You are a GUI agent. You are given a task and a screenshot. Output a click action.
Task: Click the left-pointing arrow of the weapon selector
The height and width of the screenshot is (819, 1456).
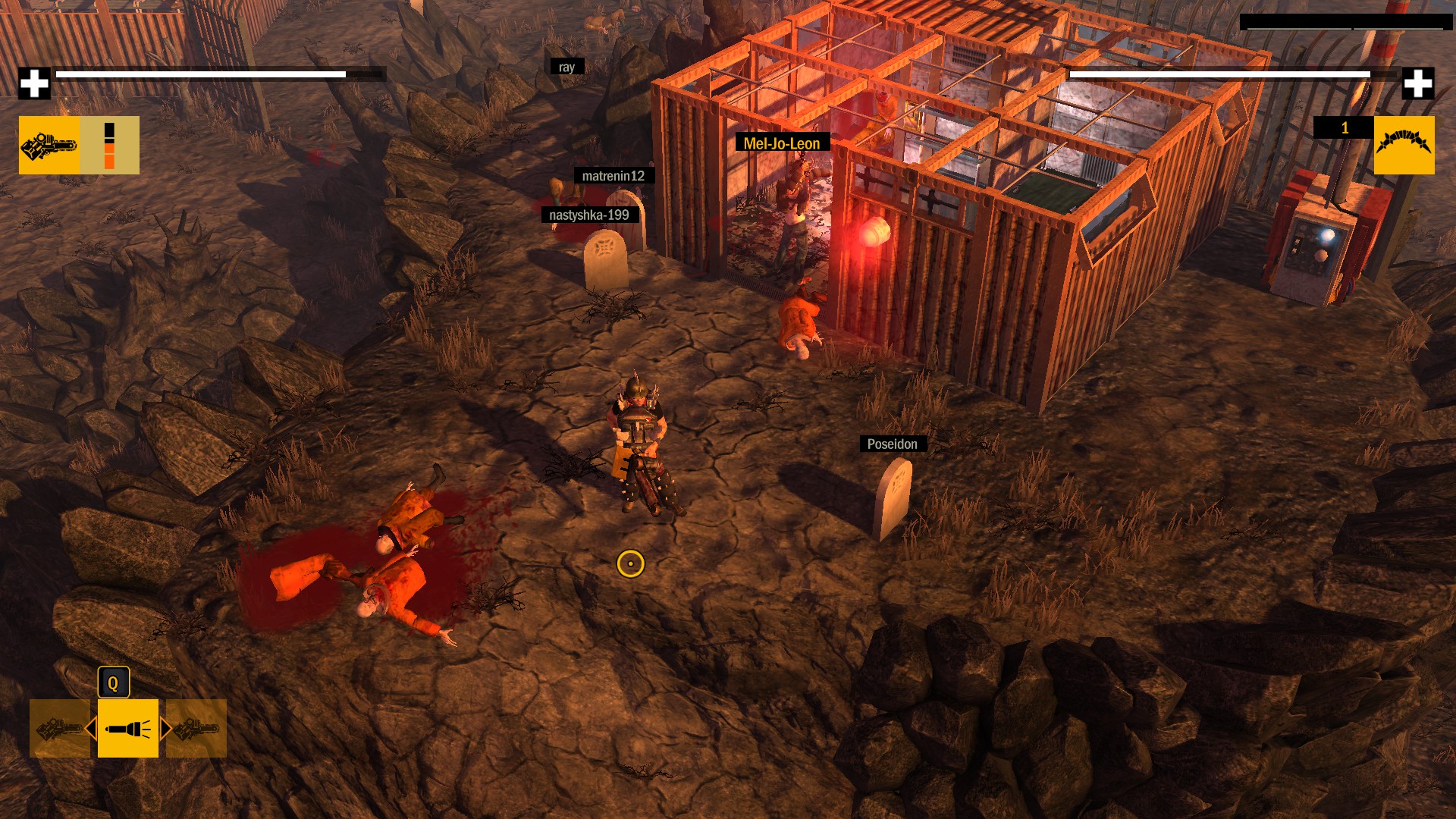91,729
